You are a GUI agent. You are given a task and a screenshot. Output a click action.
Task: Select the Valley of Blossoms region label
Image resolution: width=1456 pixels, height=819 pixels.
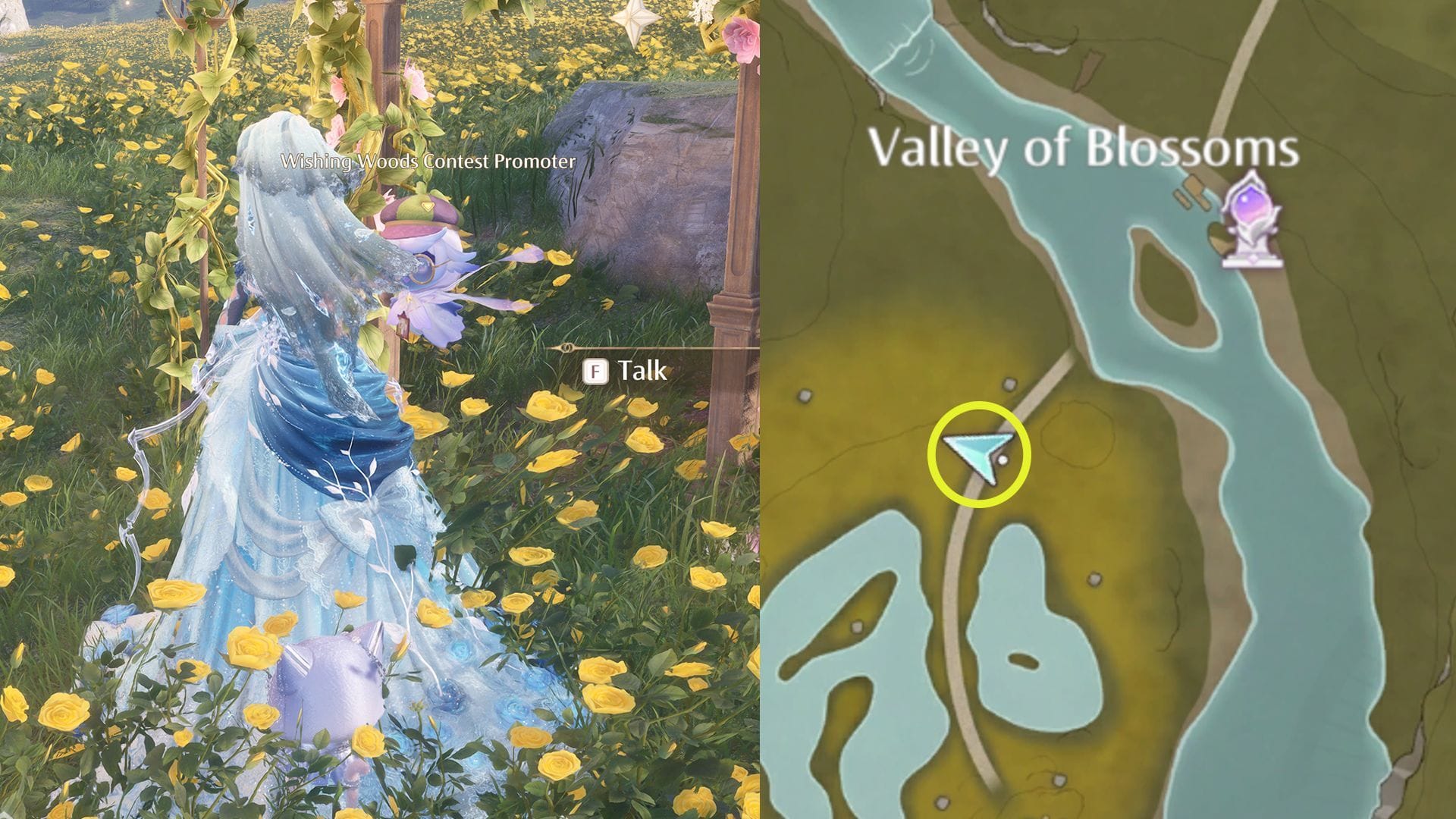tap(1086, 150)
